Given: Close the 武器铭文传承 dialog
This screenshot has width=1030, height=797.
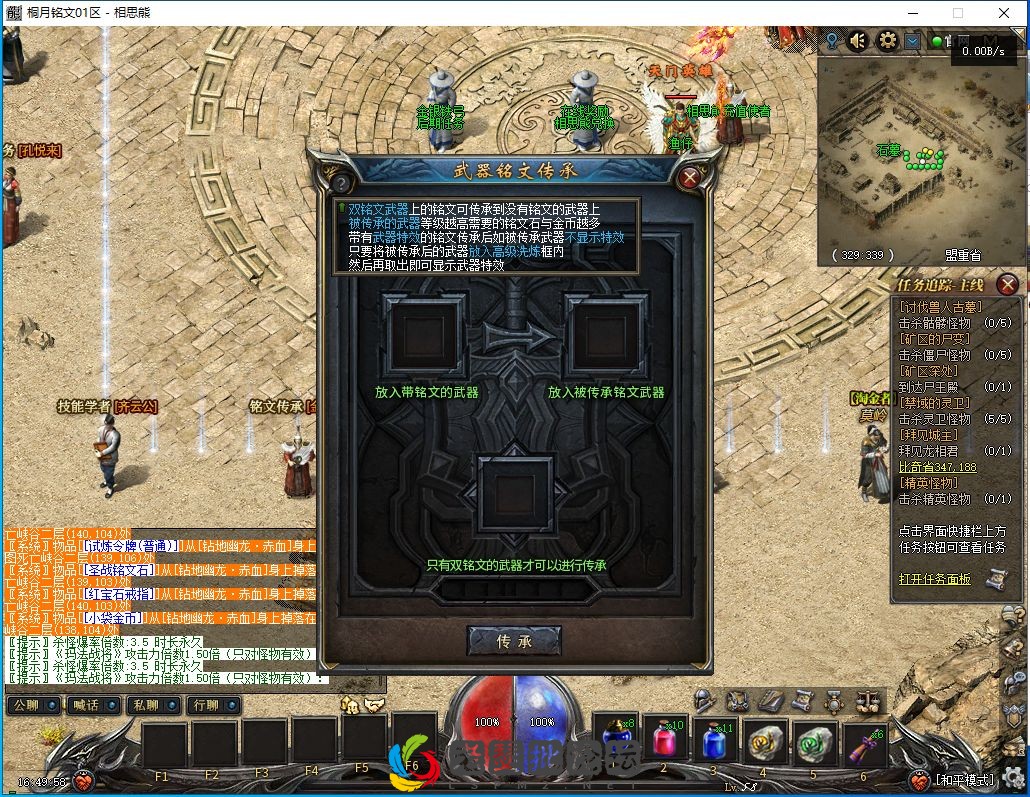Looking at the screenshot, I should (x=689, y=179).
